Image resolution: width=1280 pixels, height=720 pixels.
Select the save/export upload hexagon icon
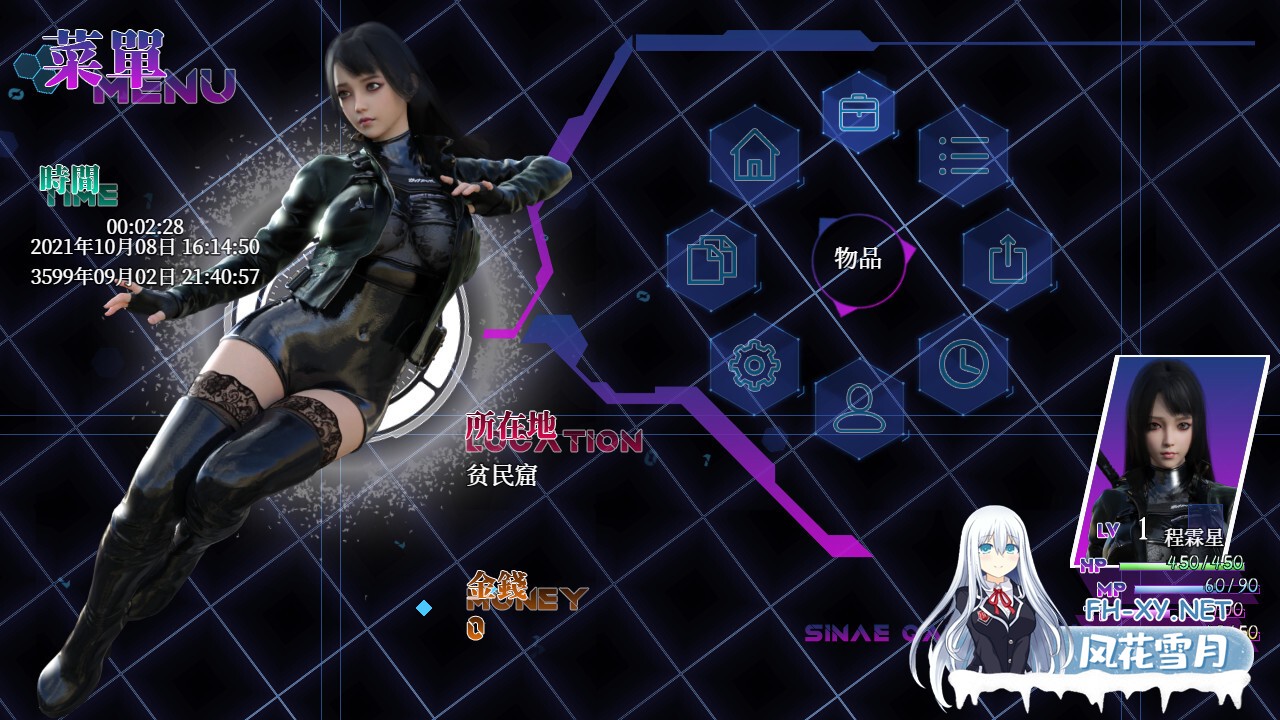coord(1010,258)
